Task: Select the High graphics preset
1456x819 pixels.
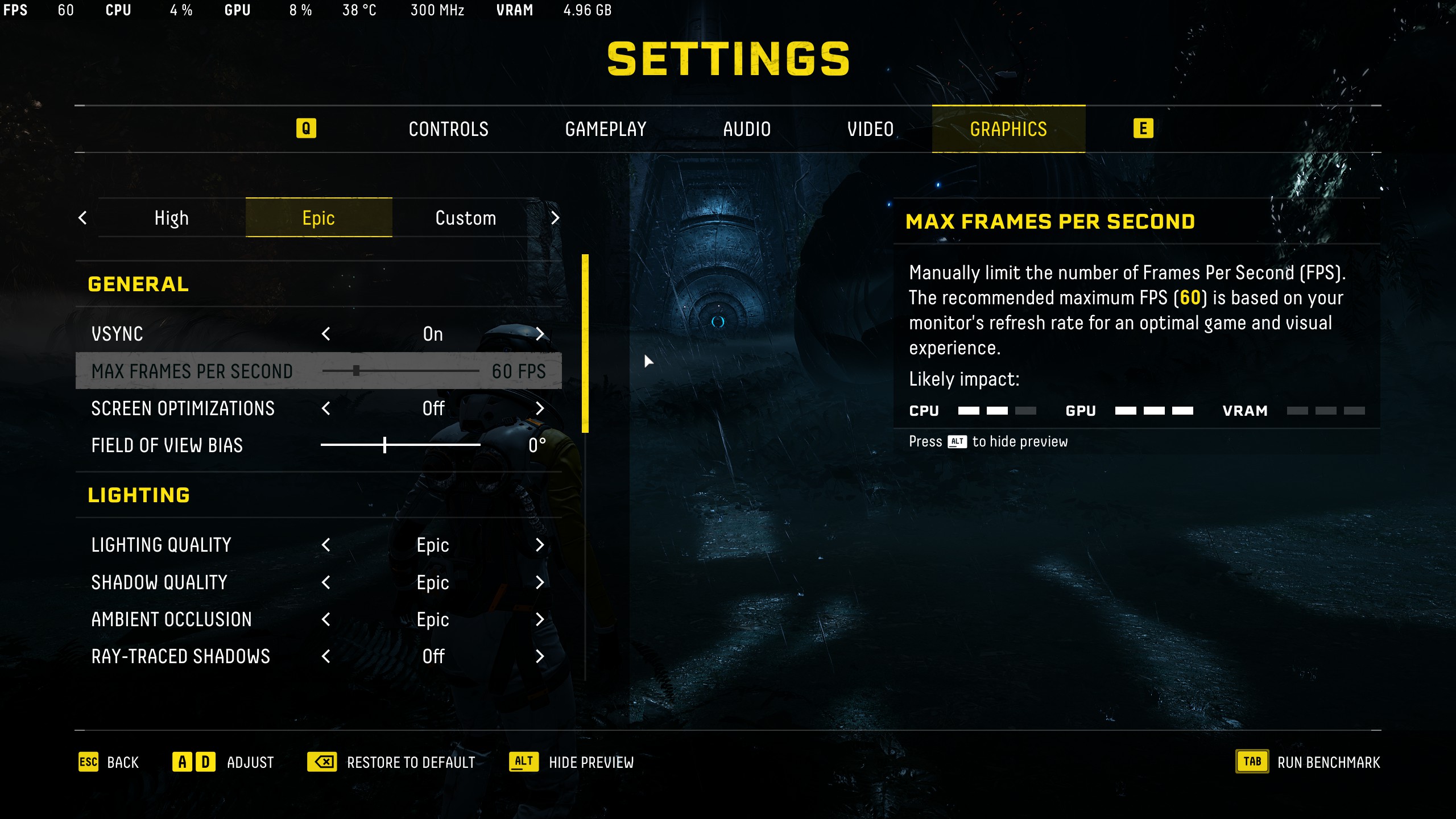Action: (170, 217)
